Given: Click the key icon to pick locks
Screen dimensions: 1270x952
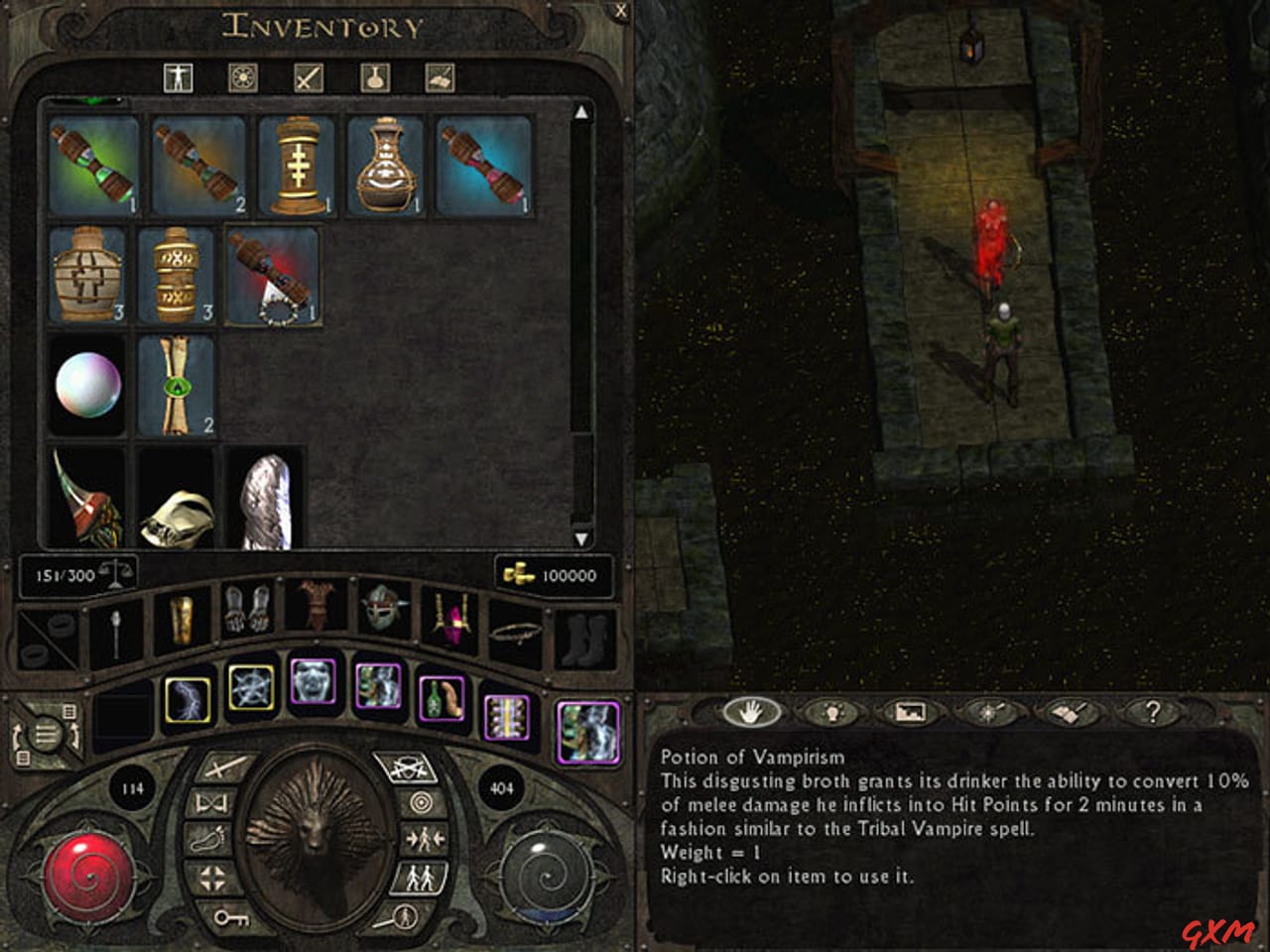Looking at the screenshot, I should coord(230,919).
